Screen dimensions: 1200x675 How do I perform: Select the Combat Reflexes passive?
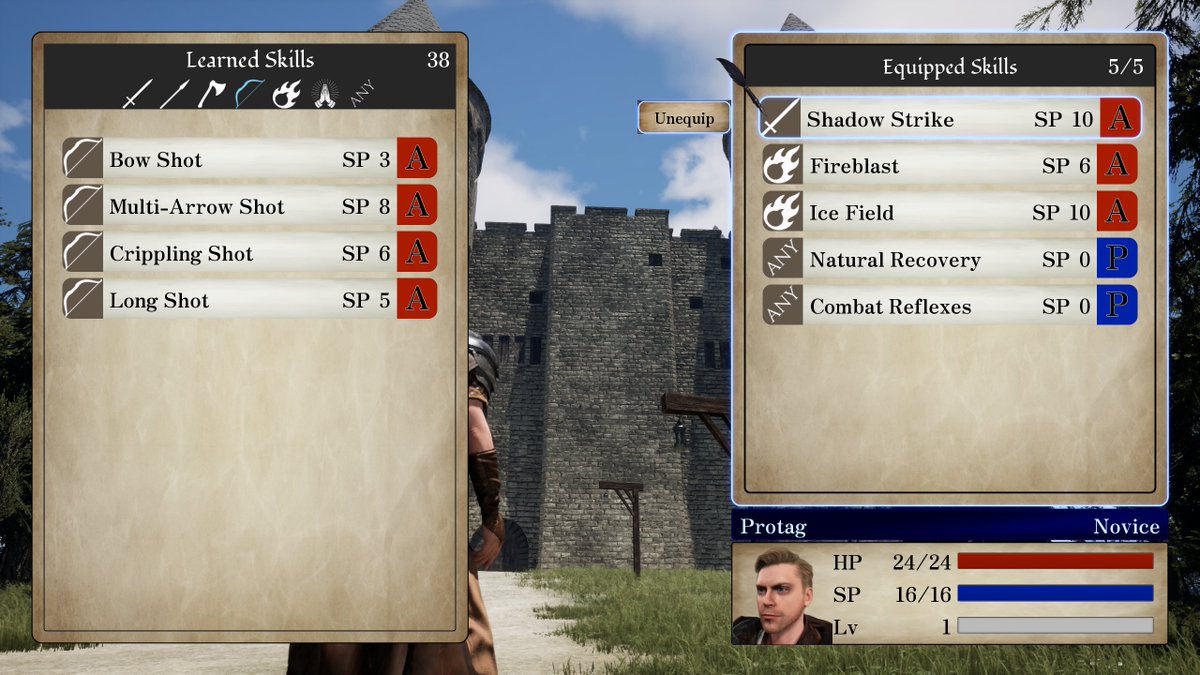[x=948, y=307]
